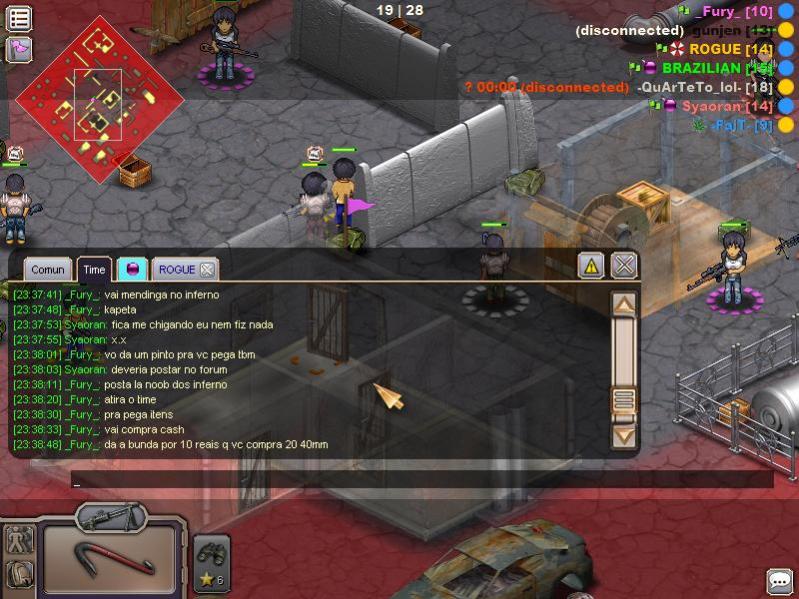Click the chat scroll up arrow
This screenshot has height=599, width=799.
pyautogui.click(x=624, y=304)
